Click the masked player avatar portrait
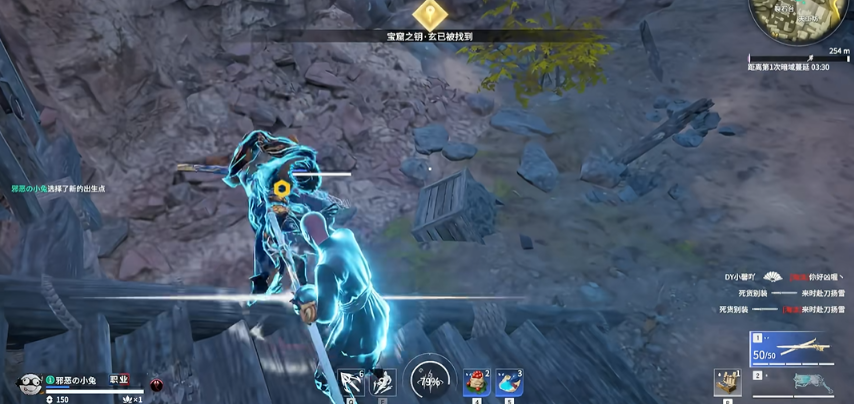This screenshot has height=404, width=854. 29,384
